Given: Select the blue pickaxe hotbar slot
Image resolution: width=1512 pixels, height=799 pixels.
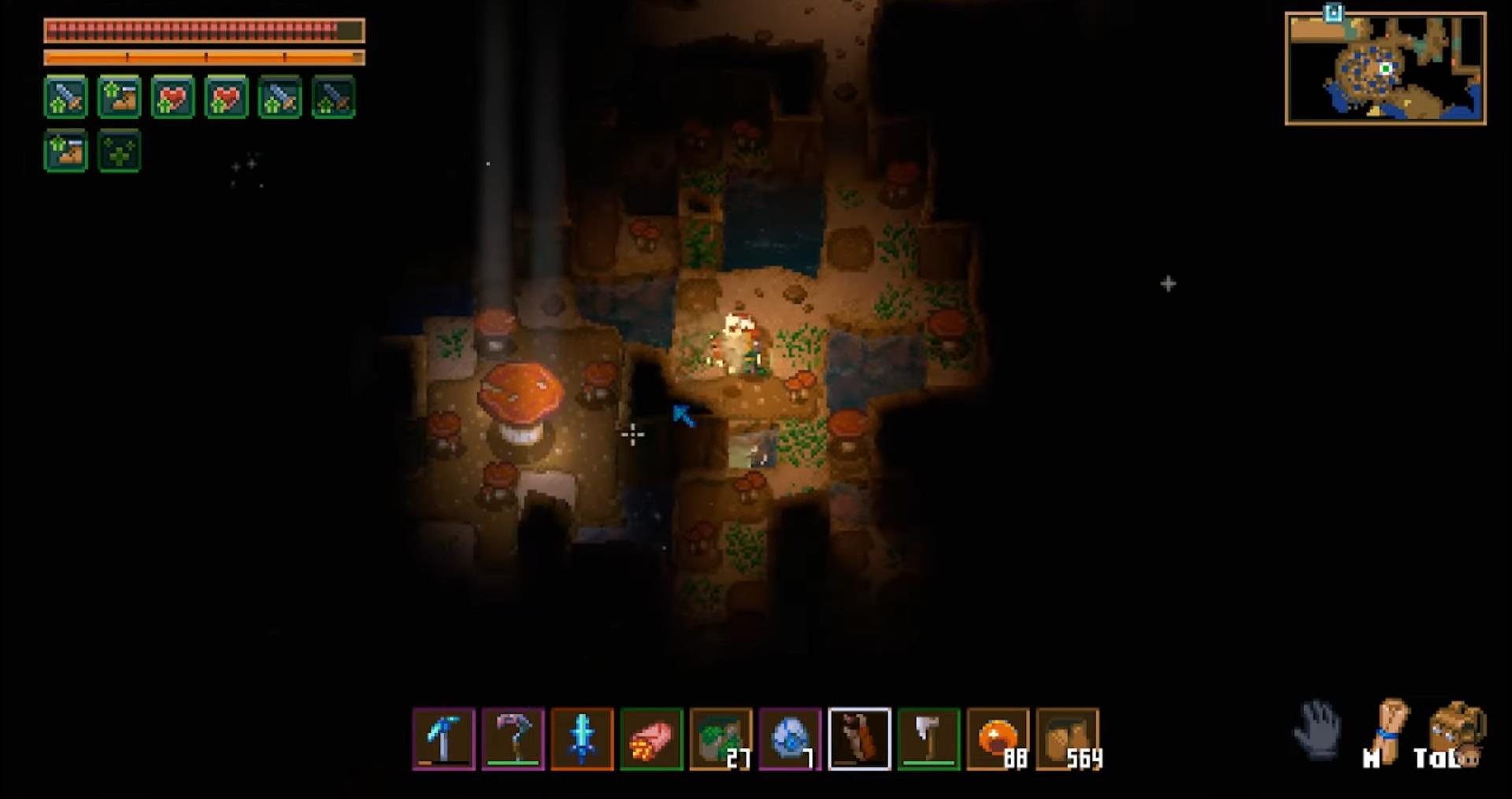Looking at the screenshot, I should tap(443, 738).
